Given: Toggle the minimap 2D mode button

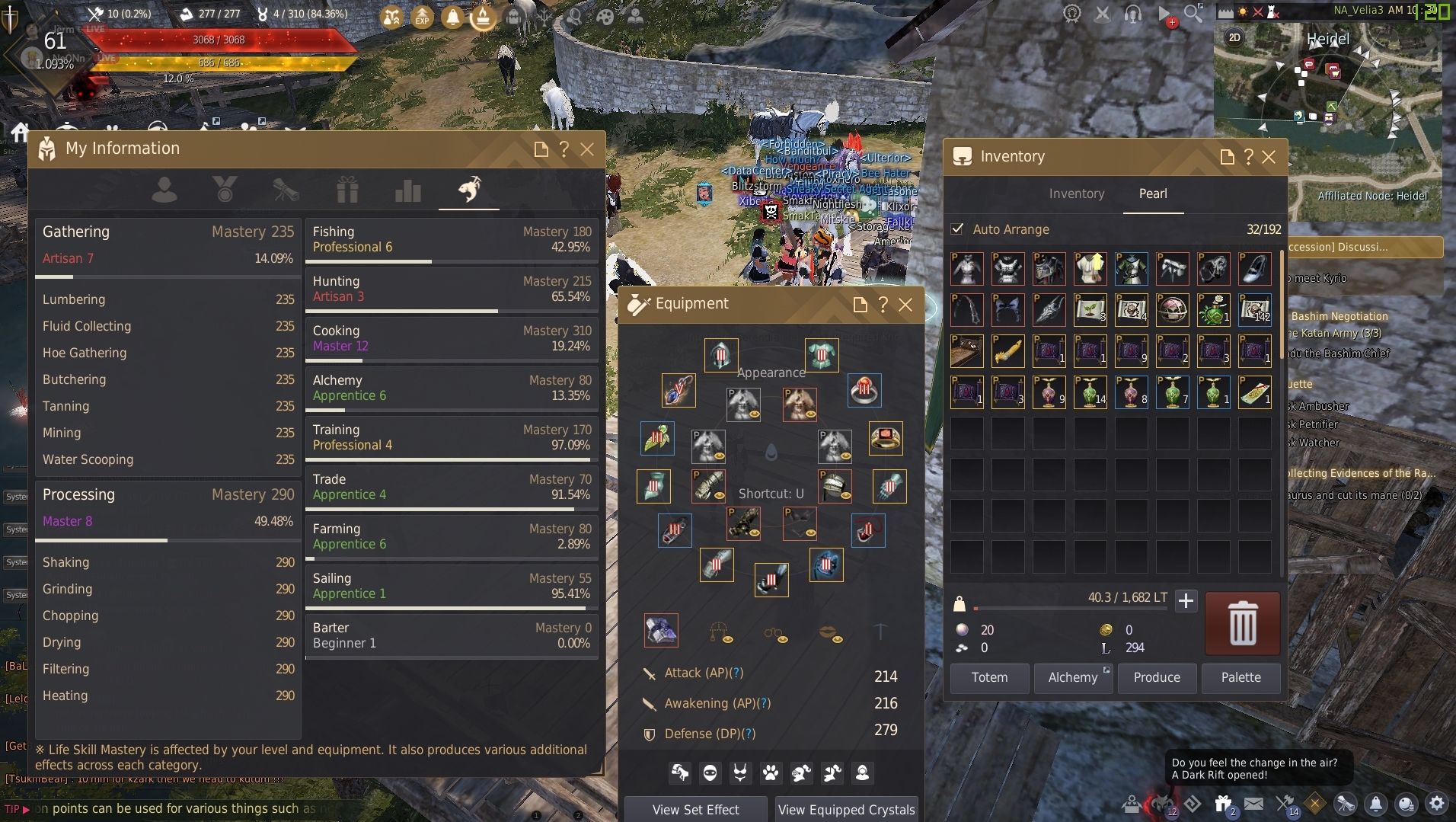Looking at the screenshot, I should click(x=1234, y=37).
